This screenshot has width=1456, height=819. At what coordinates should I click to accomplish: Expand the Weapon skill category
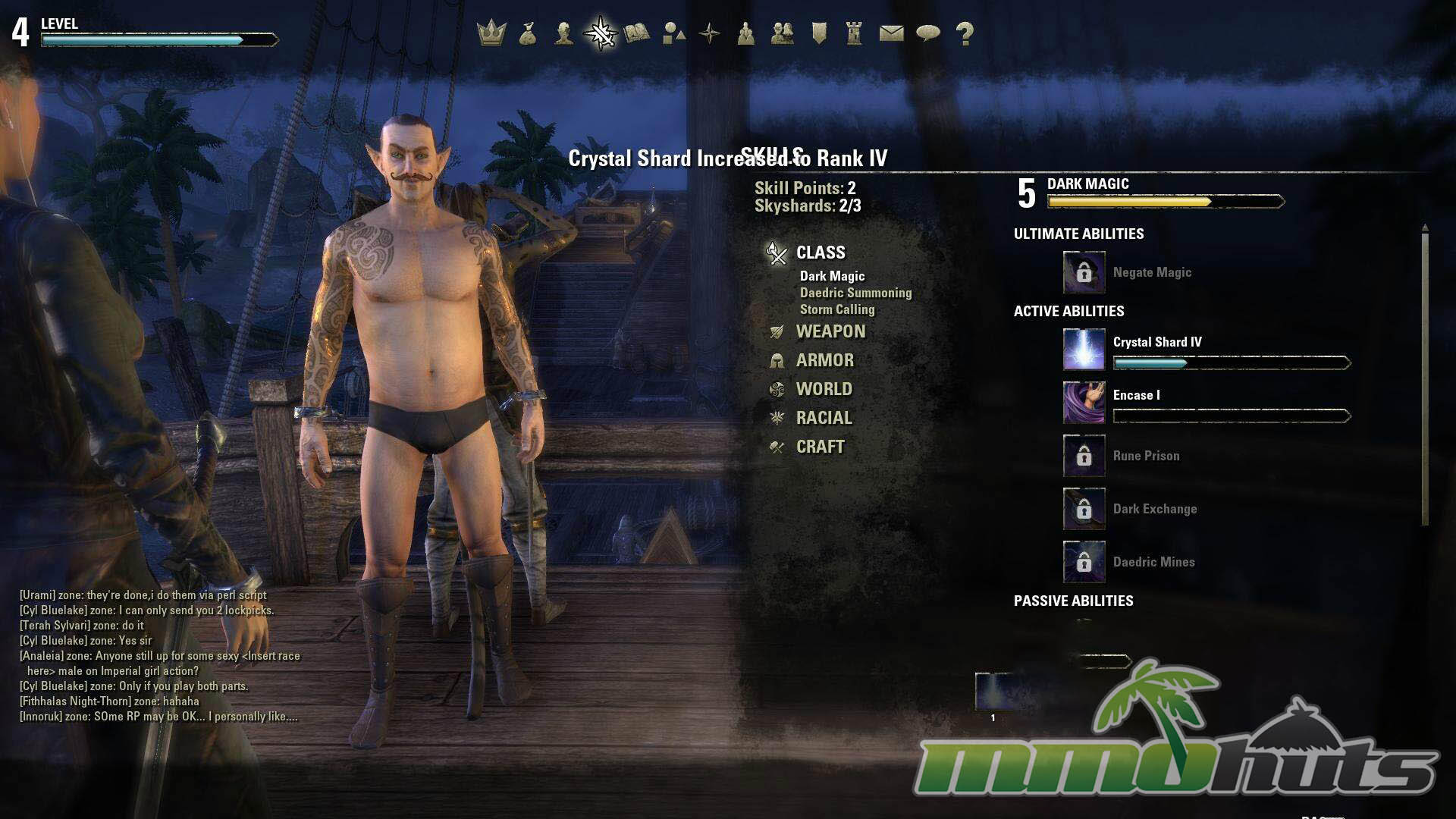830,331
